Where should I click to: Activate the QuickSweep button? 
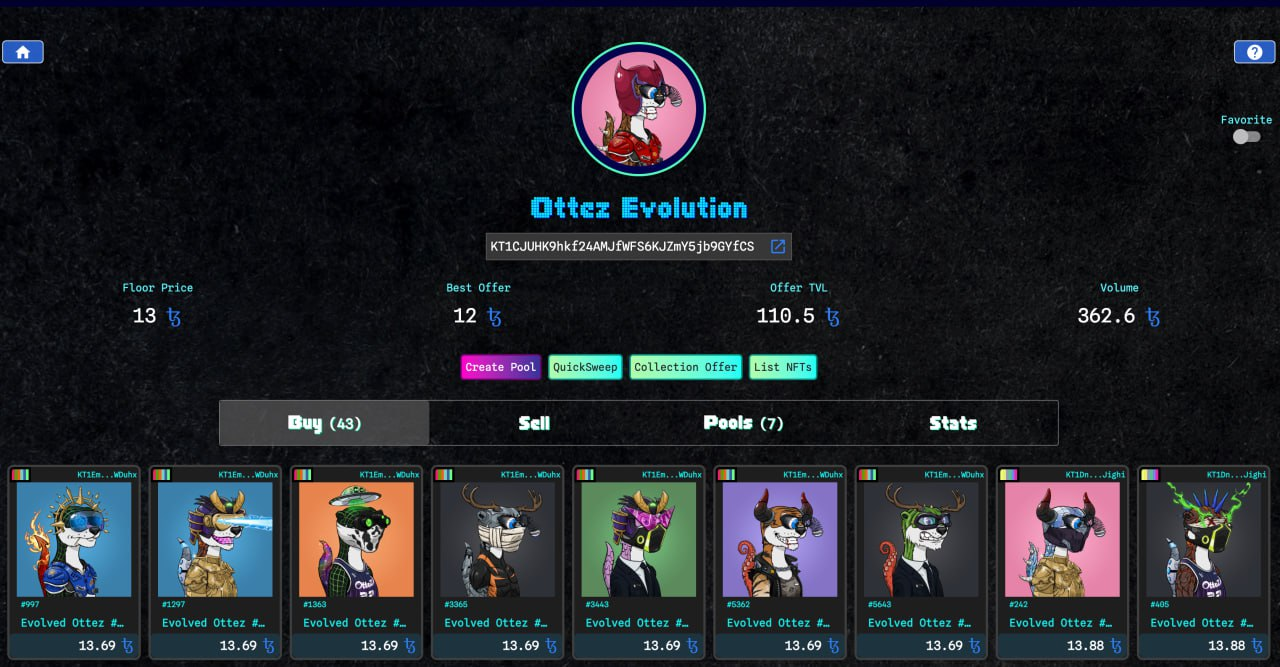pyautogui.click(x=585, y=367)
